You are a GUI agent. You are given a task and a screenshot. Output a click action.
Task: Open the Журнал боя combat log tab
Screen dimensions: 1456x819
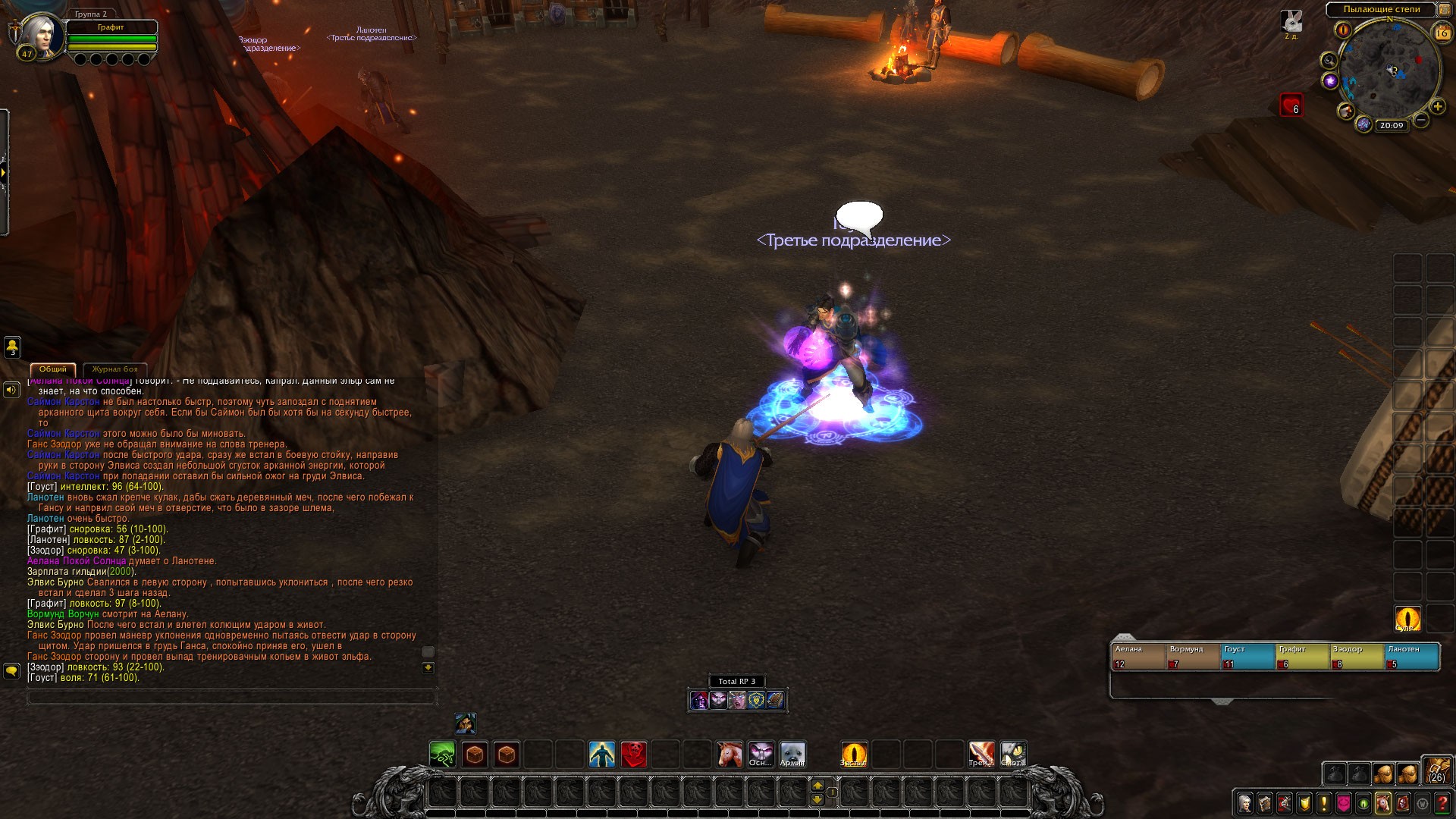click(115, 369)
